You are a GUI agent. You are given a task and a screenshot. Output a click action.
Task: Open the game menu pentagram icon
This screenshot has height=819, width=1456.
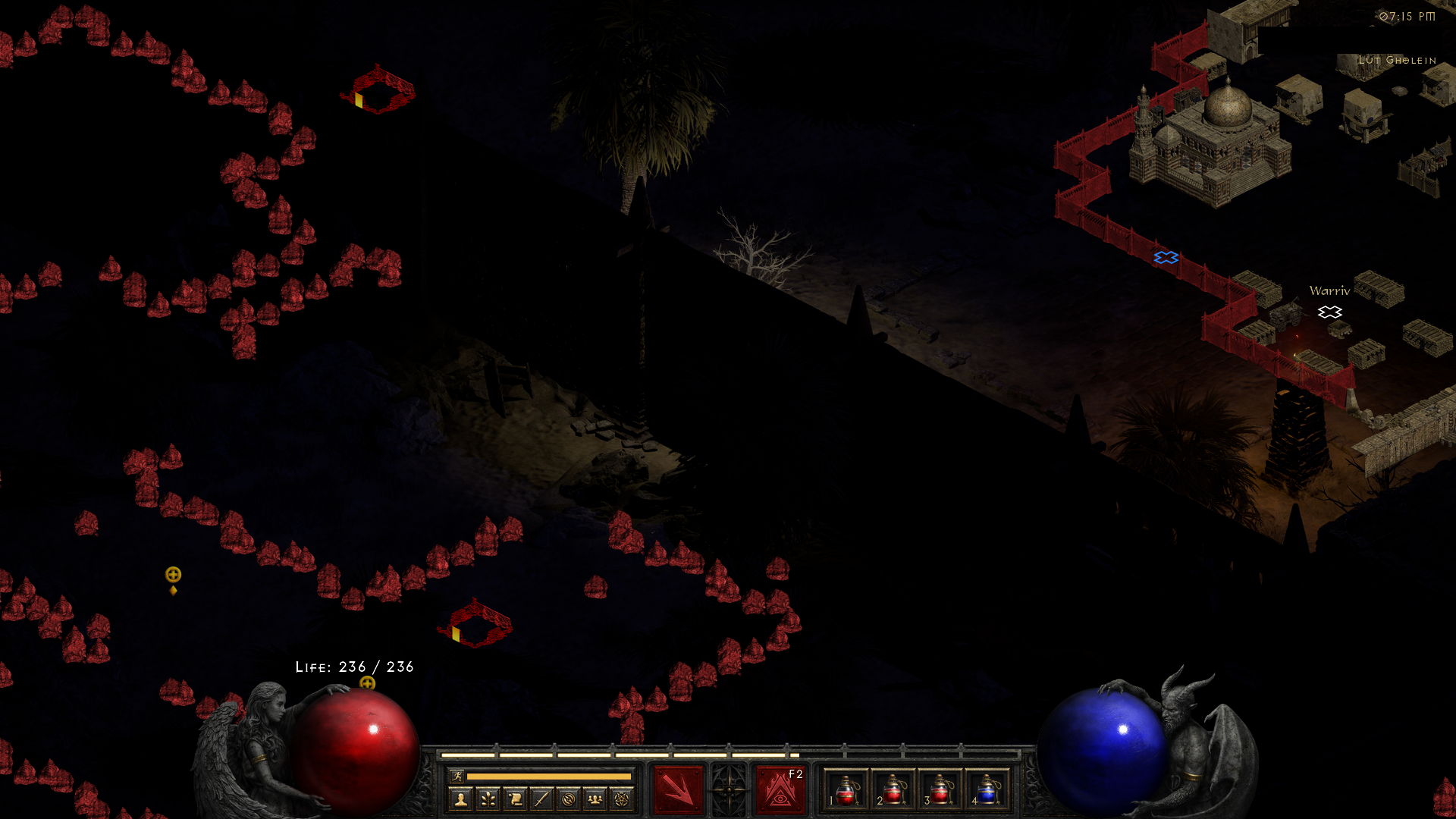pos(622,799)
